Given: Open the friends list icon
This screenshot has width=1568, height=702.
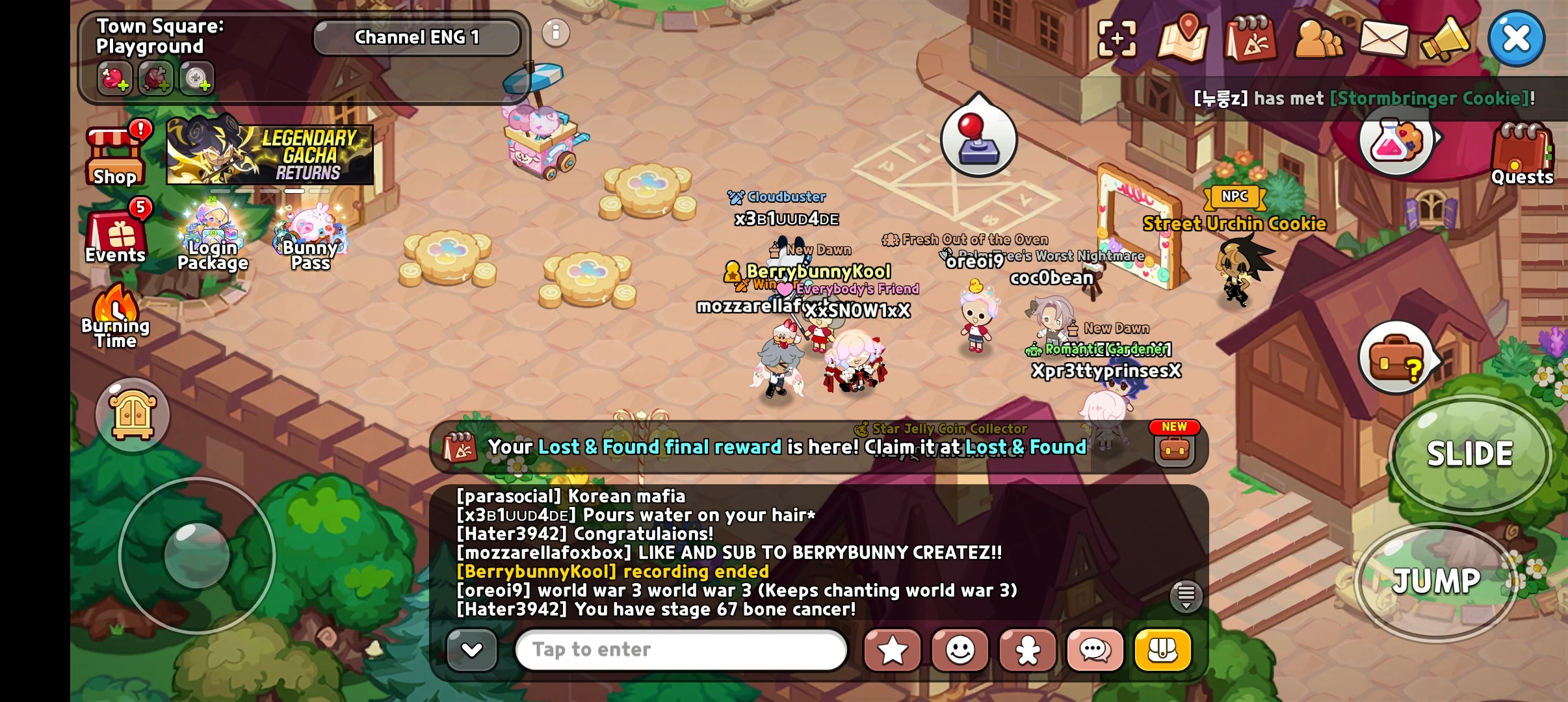Looking at the screenshot, I should 1320,39.
